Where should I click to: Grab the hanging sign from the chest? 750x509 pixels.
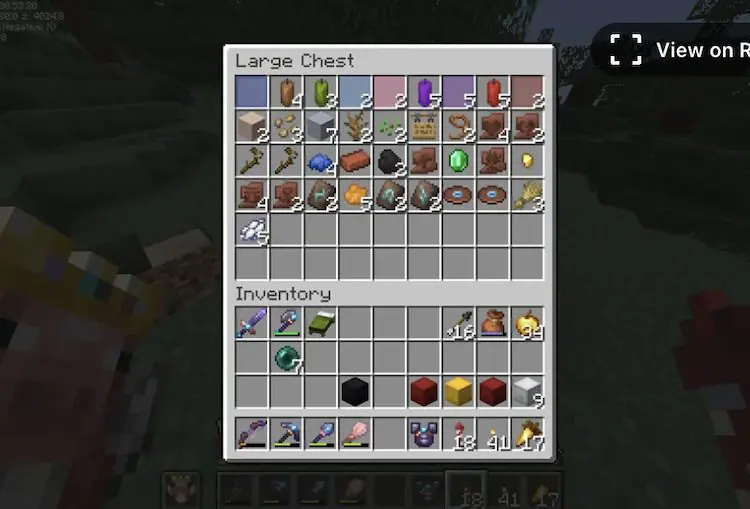[424, 127]
